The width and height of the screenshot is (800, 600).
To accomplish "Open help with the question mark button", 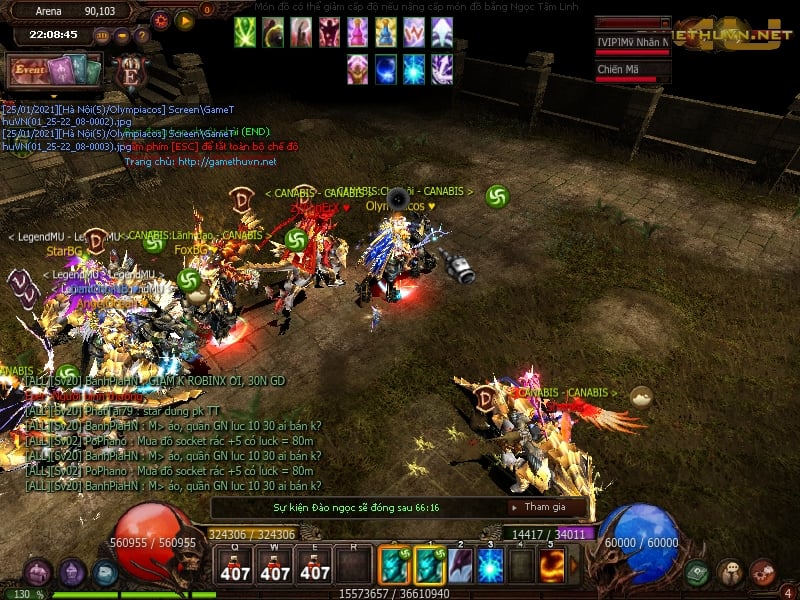I will 141,35.
